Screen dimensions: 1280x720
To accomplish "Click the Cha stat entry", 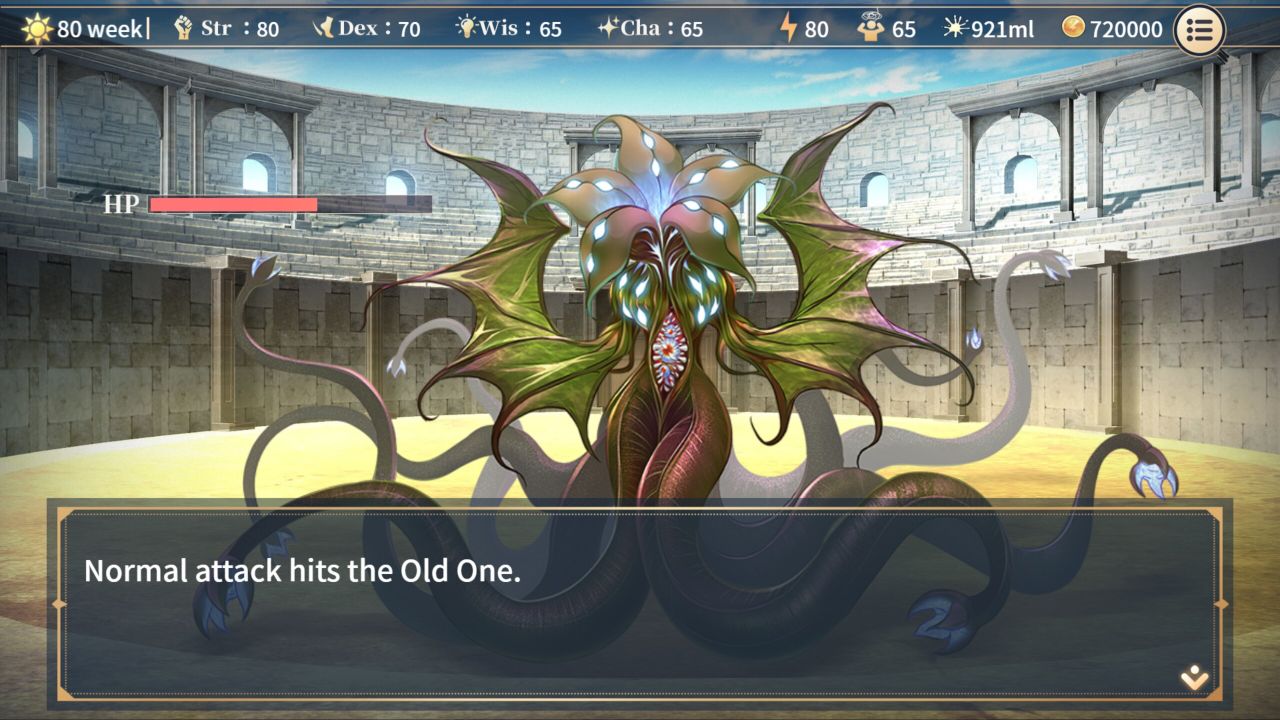I will click(x=660, y=28).
